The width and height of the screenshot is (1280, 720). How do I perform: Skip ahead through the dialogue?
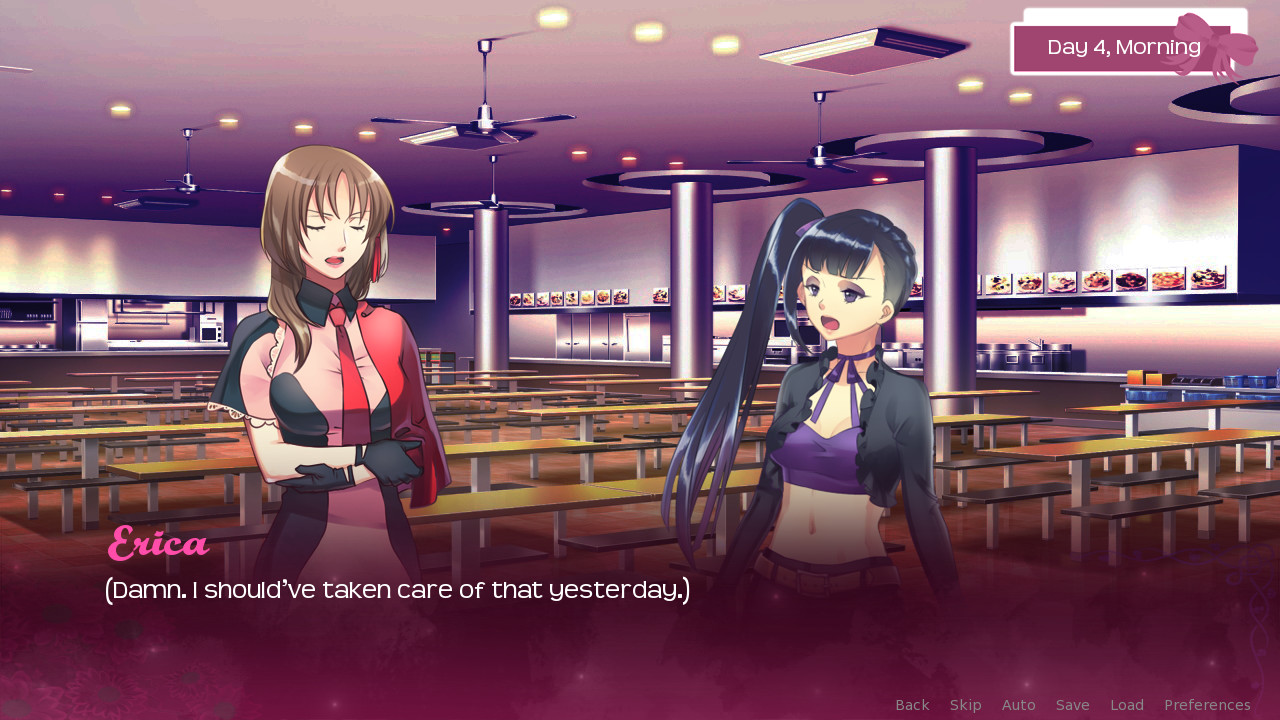(x=965, y=705)
